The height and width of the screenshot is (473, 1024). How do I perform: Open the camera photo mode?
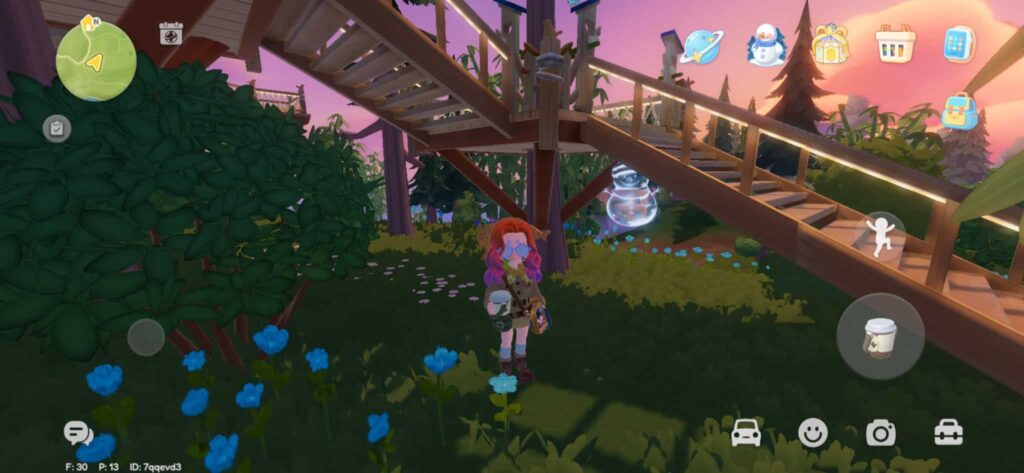(881, 433)
